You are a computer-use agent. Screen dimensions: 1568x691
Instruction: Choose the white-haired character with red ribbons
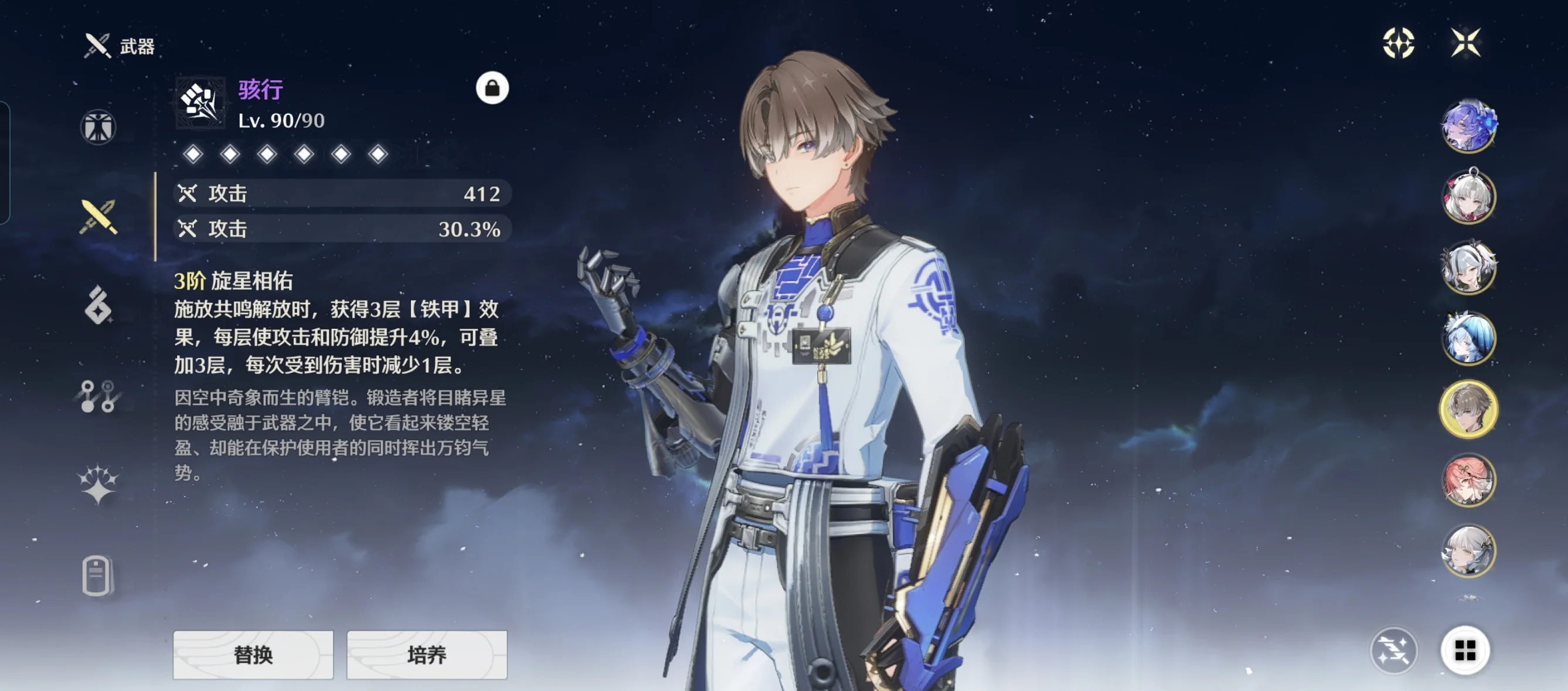(x=1469, y=197)
